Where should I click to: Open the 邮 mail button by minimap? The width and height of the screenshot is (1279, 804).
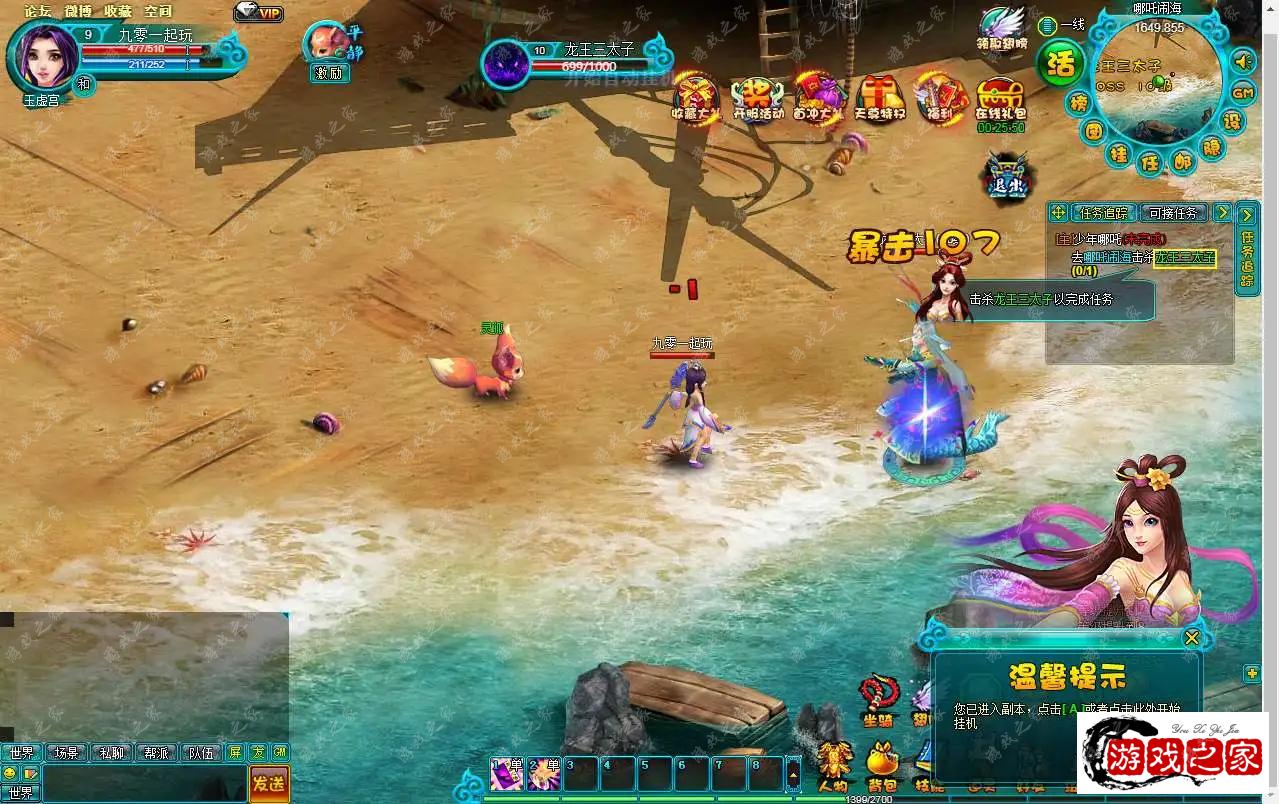pos(1182,161)
